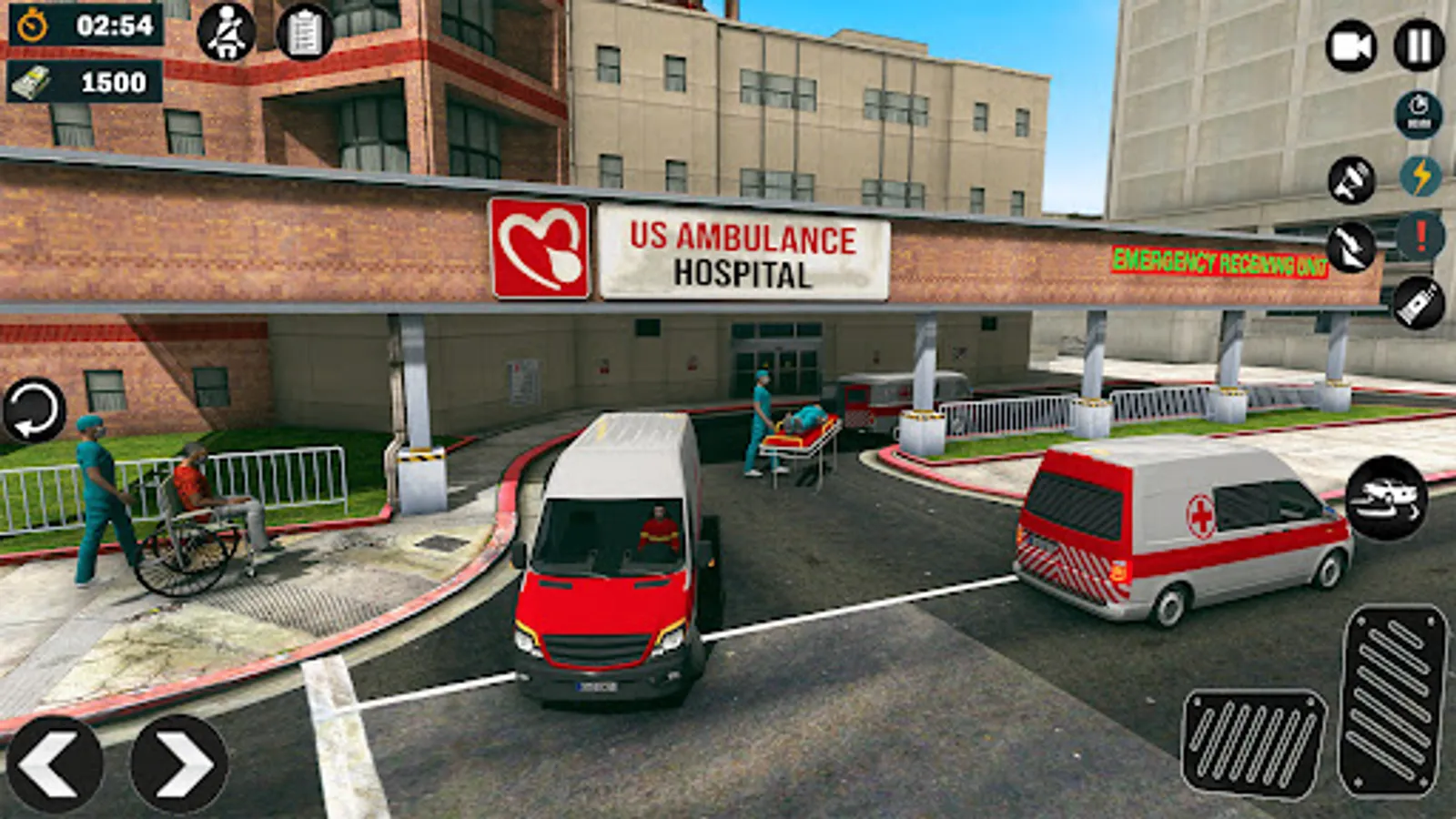Click the stopwatch timer icon
1456x819 pixels.
click(31, 25)
